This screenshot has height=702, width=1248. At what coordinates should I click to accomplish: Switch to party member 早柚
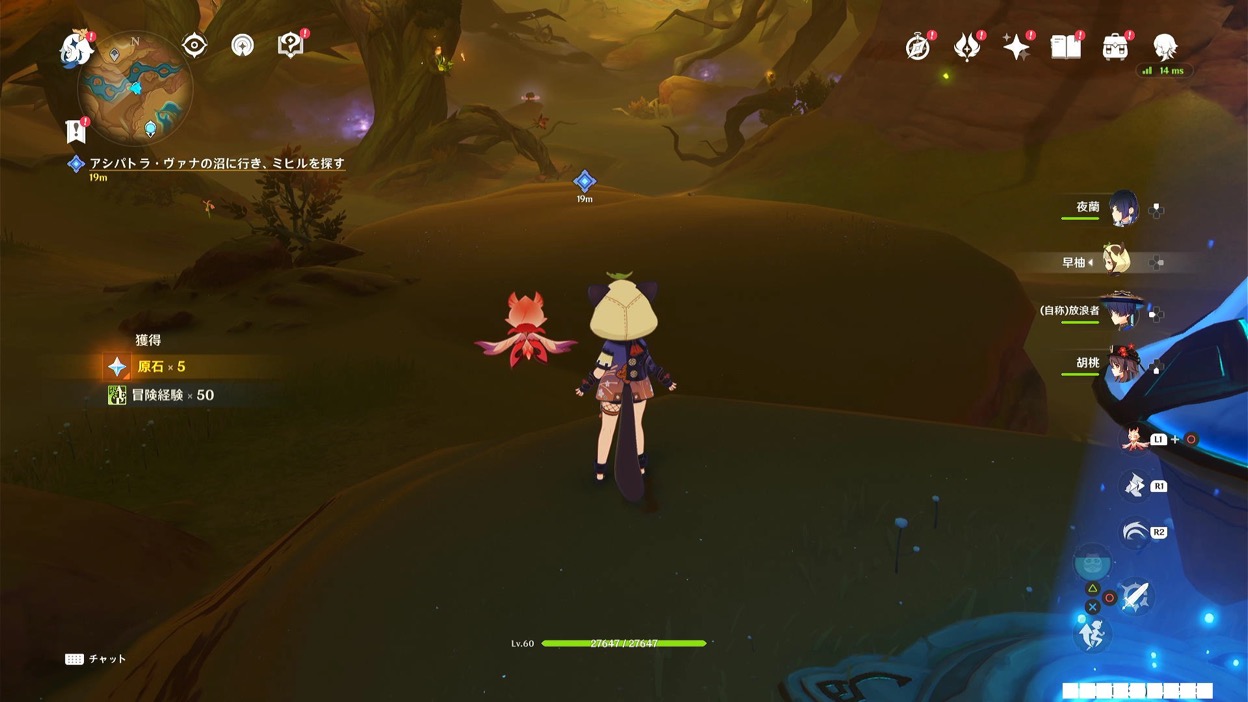[x=1116, y=261]
